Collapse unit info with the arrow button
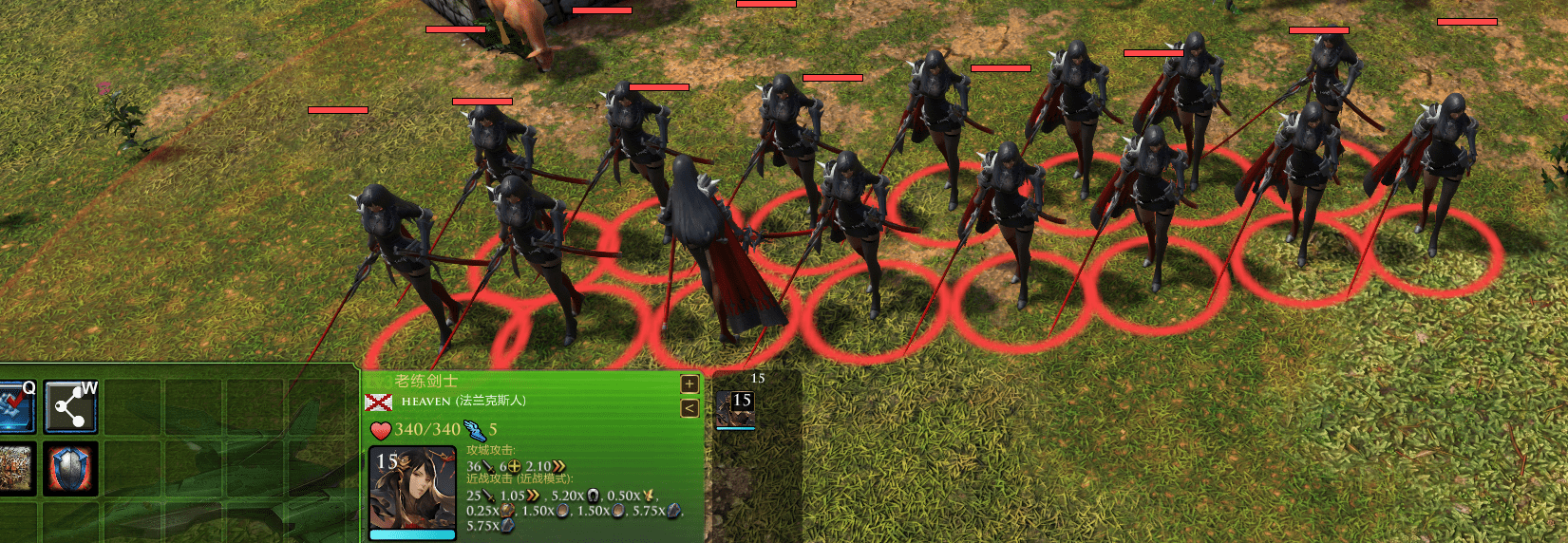This screenshot has width=1568, height=543. coord(690,408)
